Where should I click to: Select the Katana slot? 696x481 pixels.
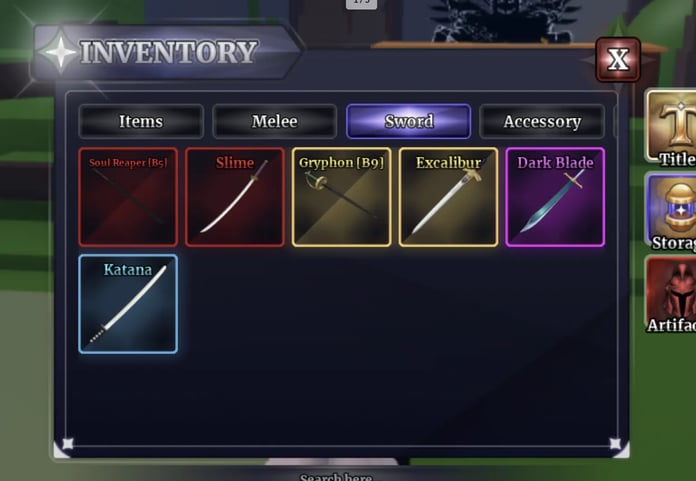point(128,304)
